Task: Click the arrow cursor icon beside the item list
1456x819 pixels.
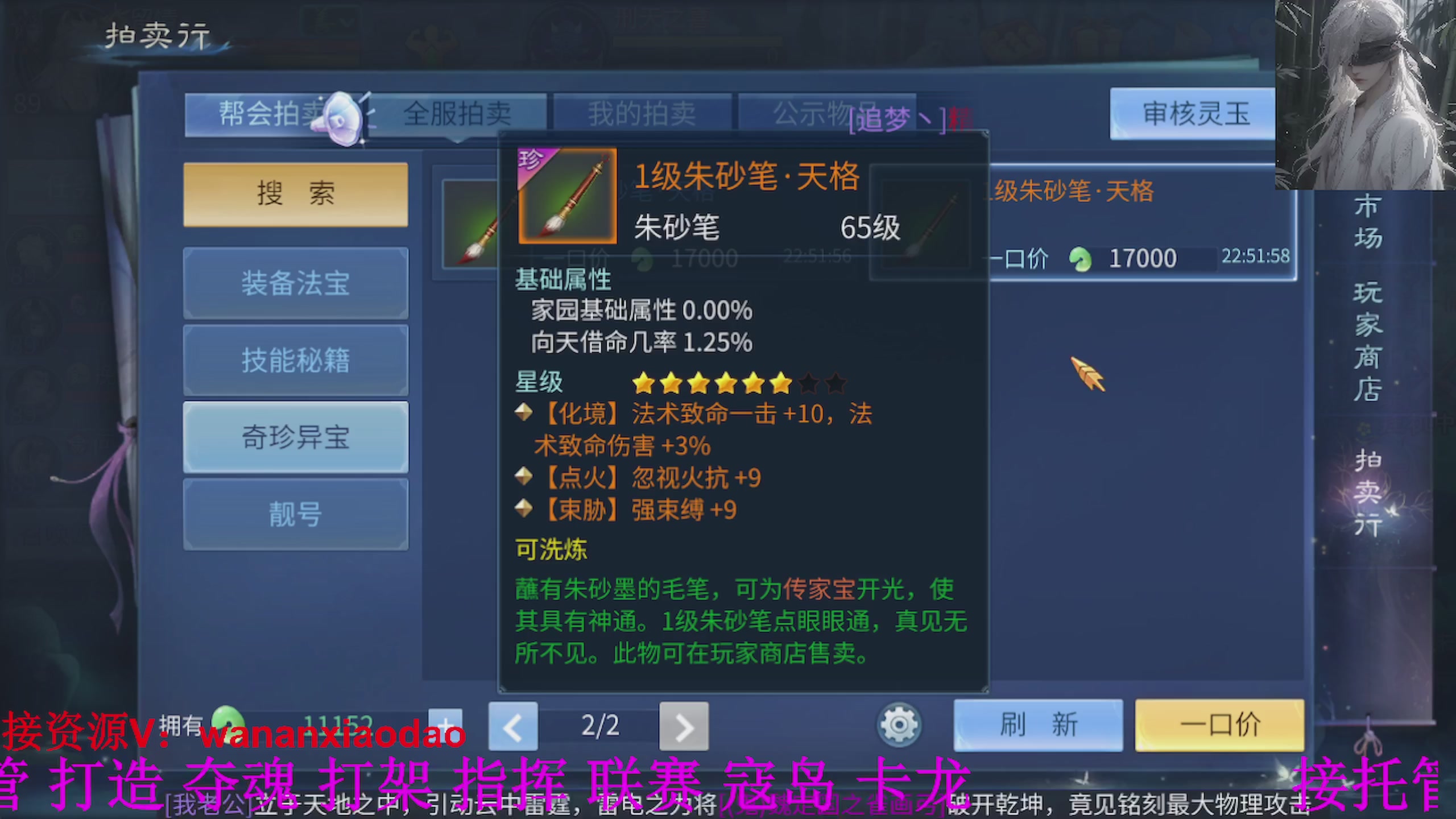Action: (x=1086, y=375)
